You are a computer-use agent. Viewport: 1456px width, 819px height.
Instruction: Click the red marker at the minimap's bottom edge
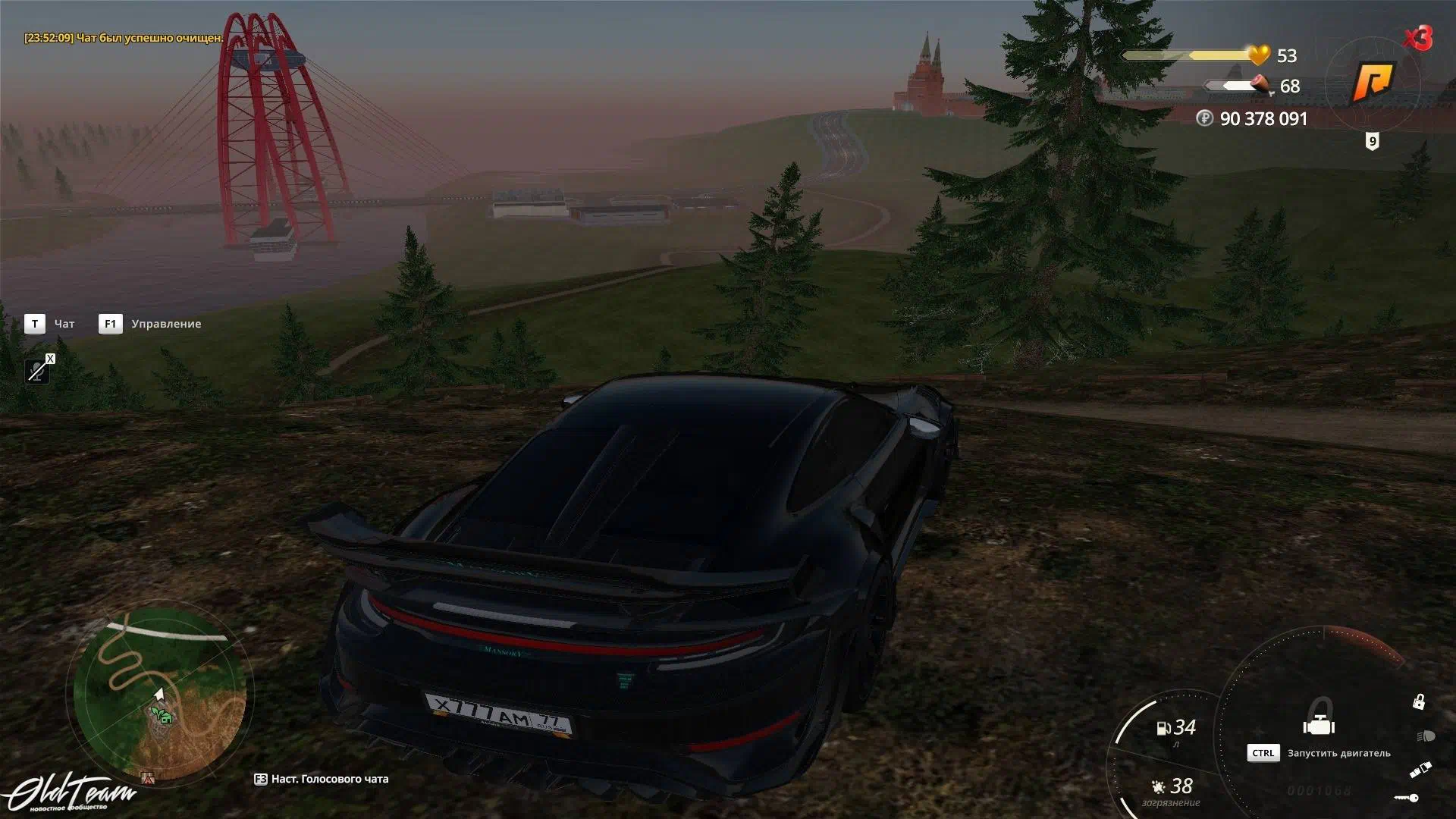coord(148,777)
